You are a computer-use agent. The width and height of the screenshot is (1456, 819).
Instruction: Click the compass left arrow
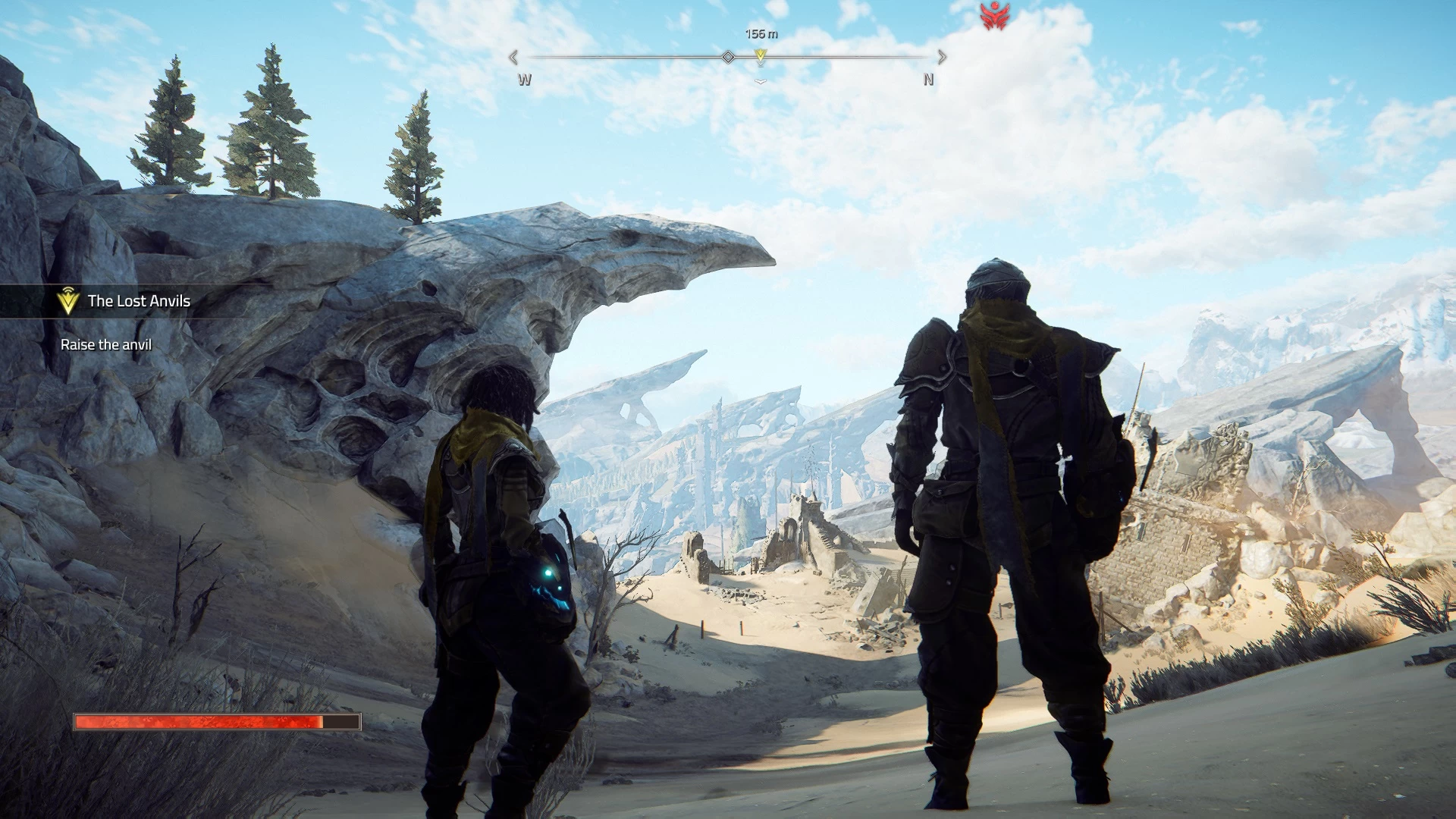[x=513, y=57]
